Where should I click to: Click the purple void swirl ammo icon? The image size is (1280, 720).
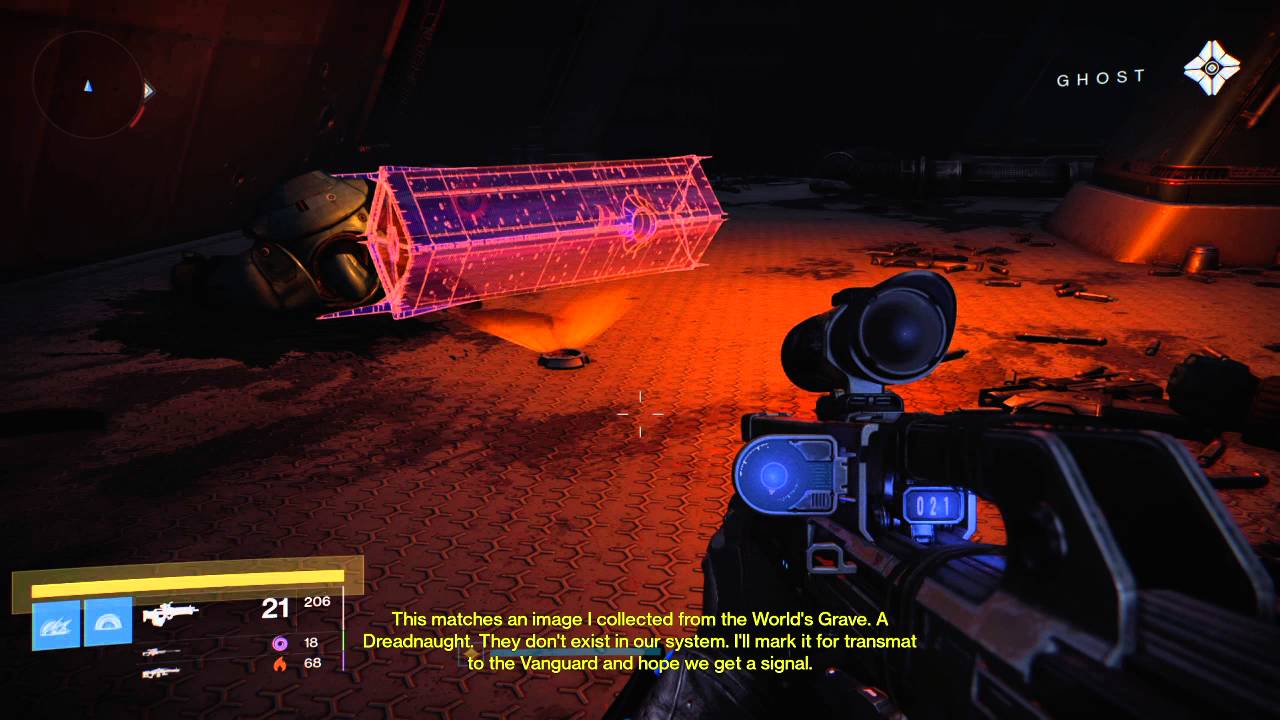pyautogui.click(x=279, y=642)
